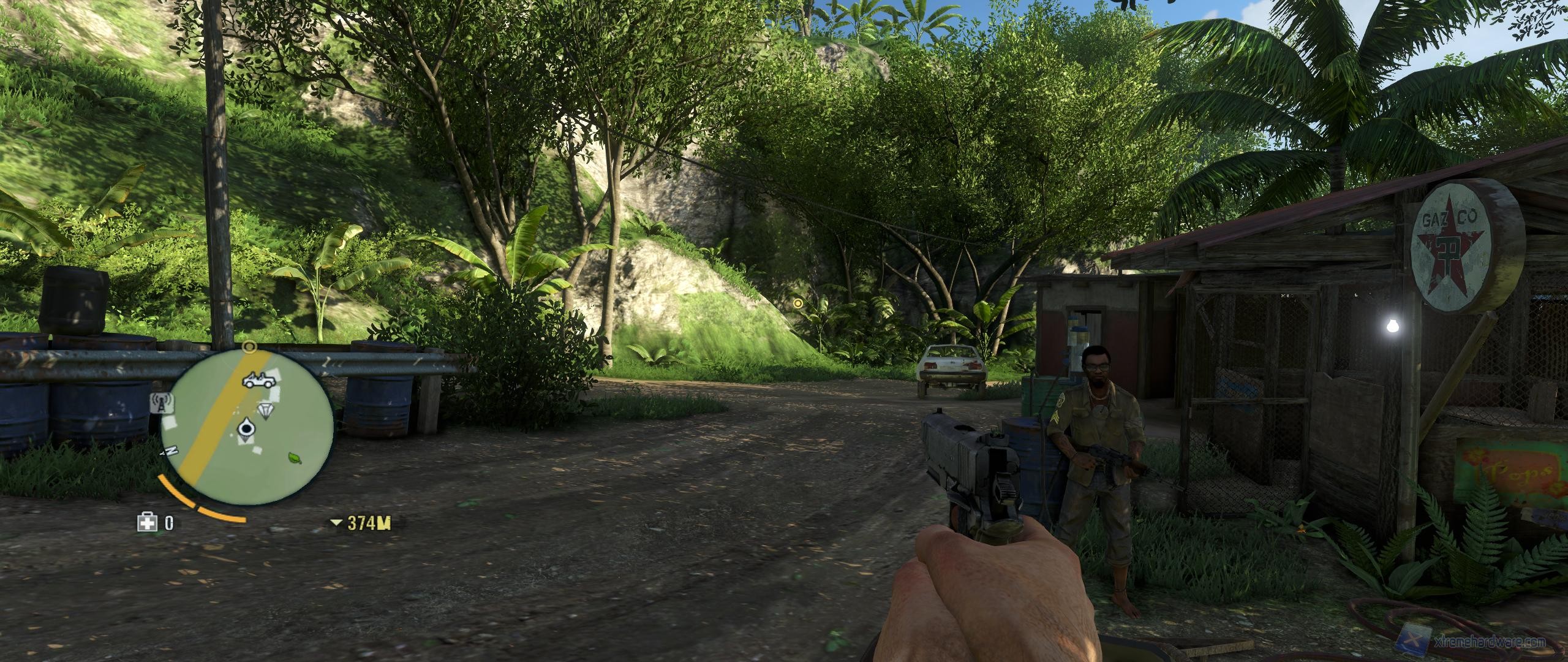The image size is (1568, 662).
Task: Click the player arrow marker on the minimap
Action: [246, 429]
